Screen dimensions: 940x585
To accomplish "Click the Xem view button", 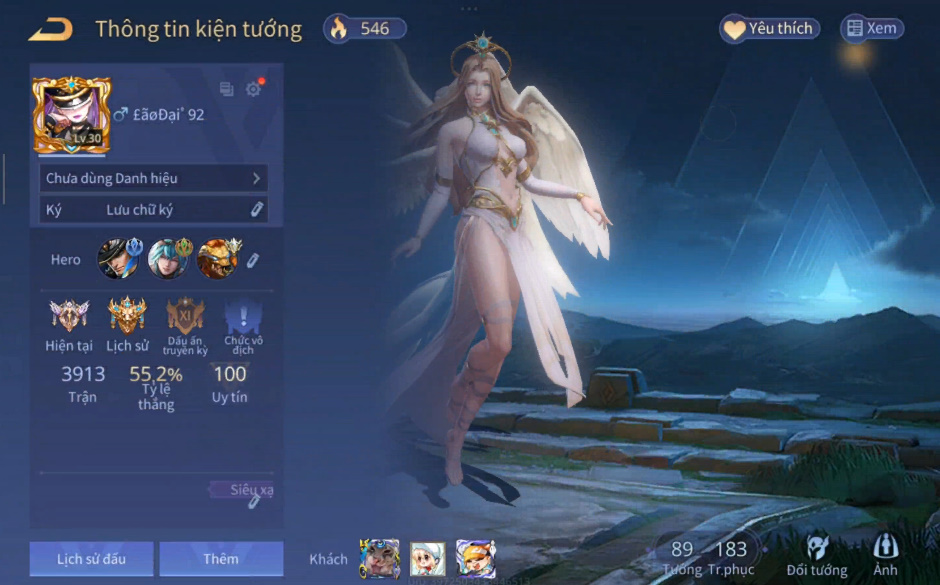I will tap(871, 29).
